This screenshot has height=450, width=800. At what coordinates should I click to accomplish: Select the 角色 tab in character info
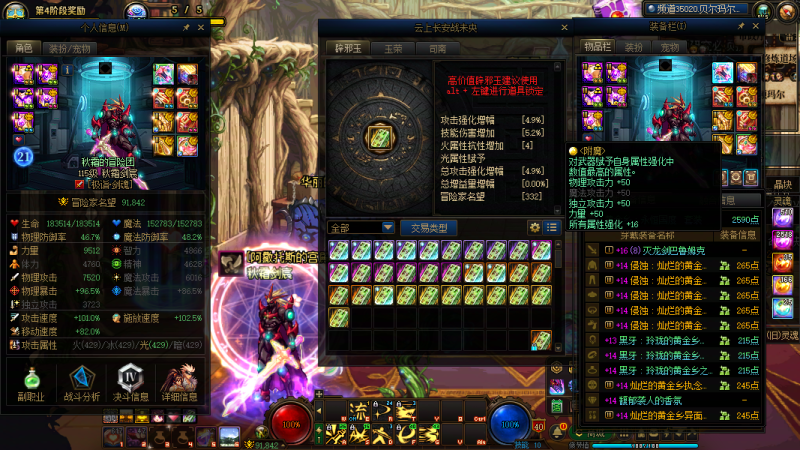click(22, 48)
